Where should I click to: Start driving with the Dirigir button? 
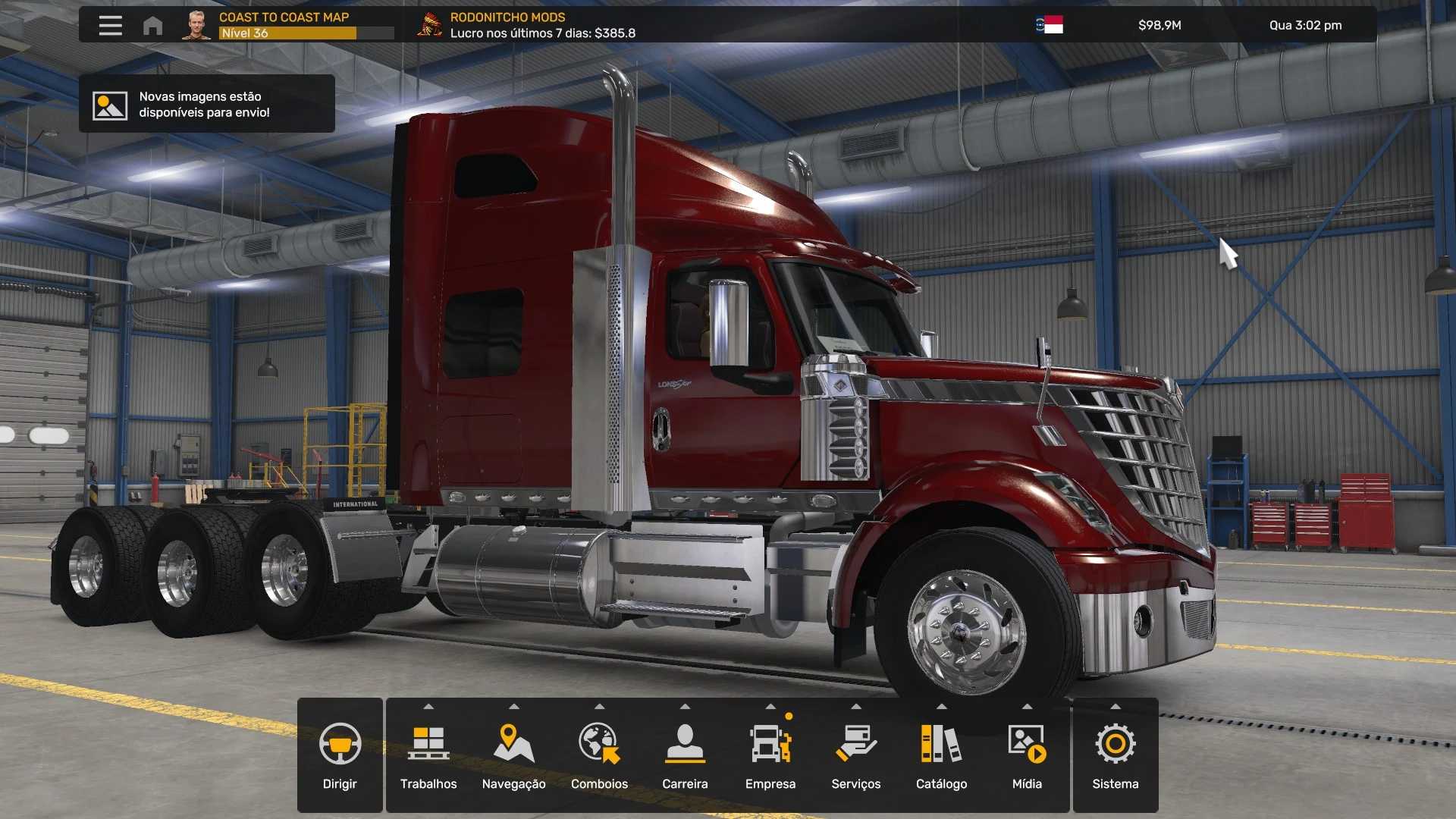pyautogui.click(x=340, y=755)
